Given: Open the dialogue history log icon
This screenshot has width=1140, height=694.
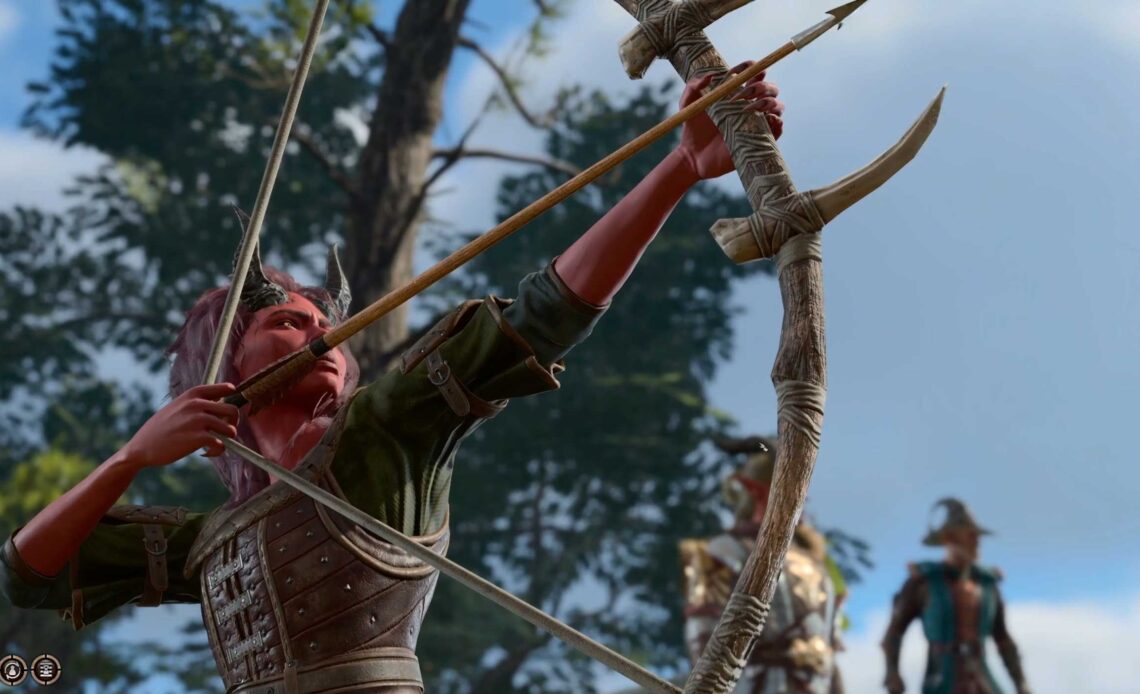Looking at the screenshot, I should (46, 669).
